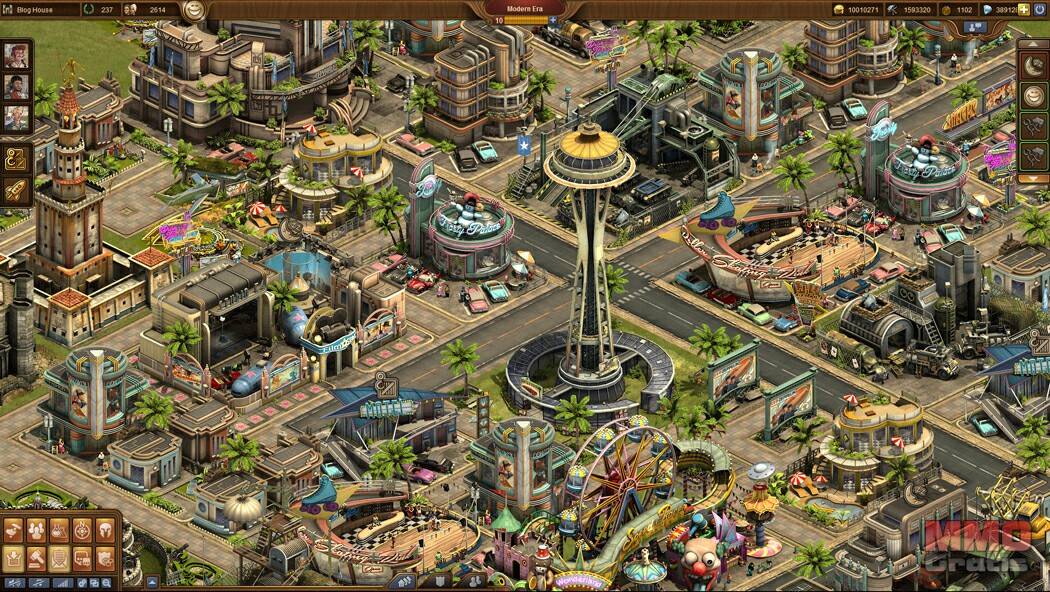Open the first quest giver portrait

(x=16, y=55)
